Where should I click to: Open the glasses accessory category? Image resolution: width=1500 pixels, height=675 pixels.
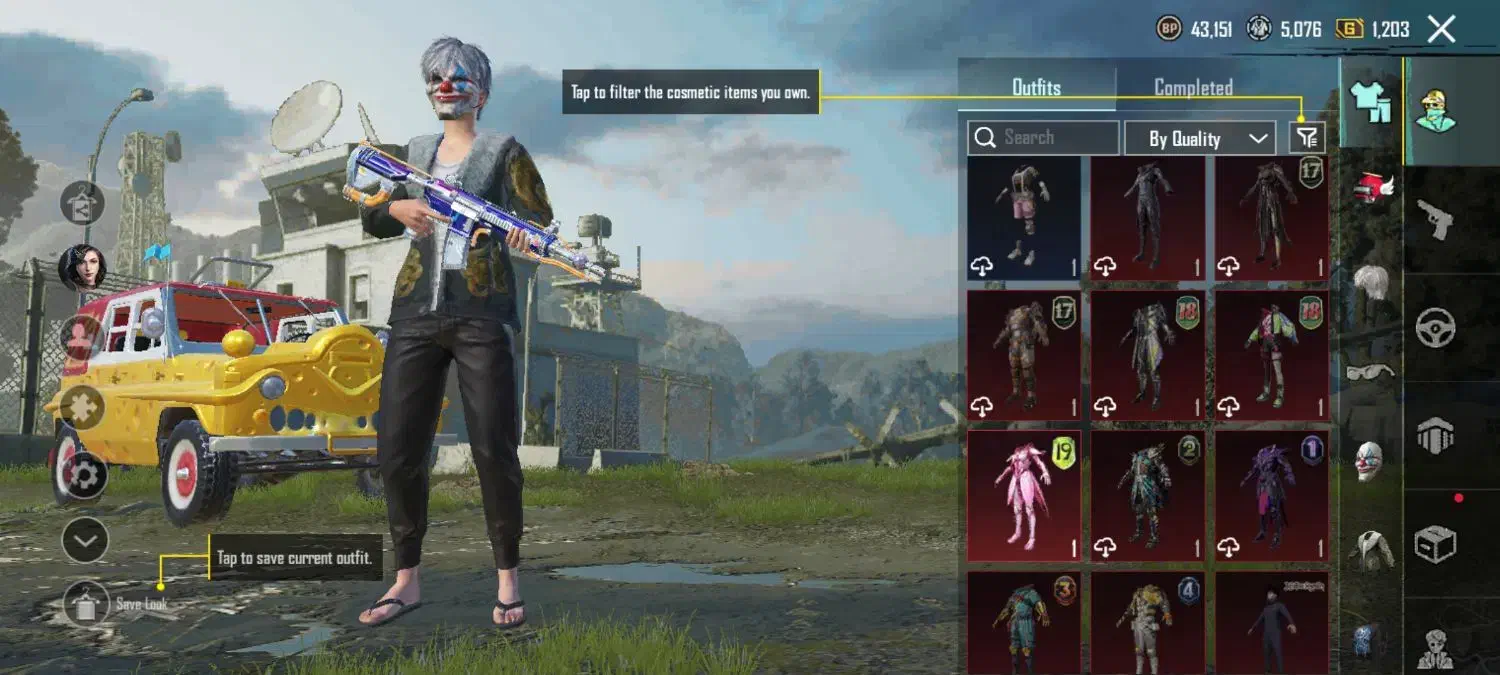[x=1370, y=372]
